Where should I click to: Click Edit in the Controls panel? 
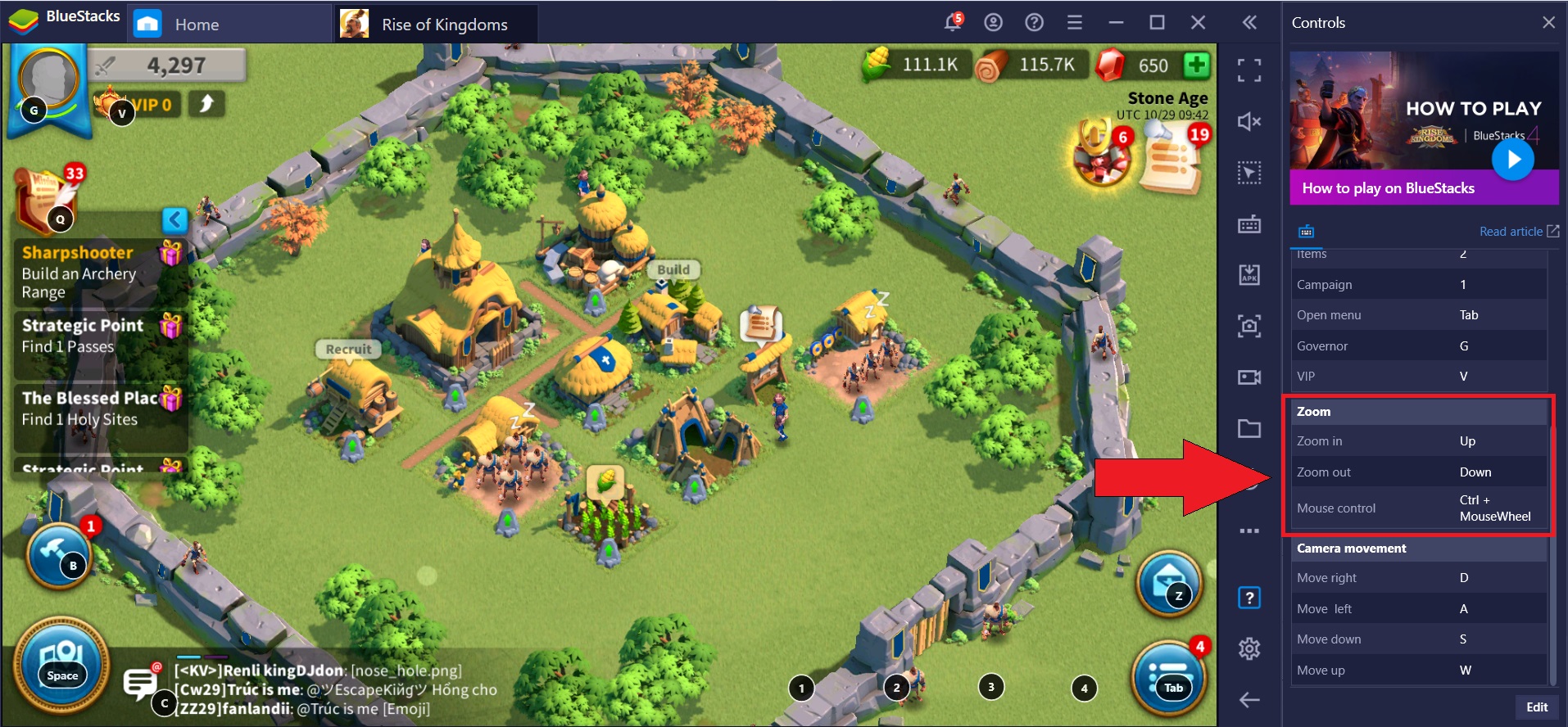pos(1536,707)
